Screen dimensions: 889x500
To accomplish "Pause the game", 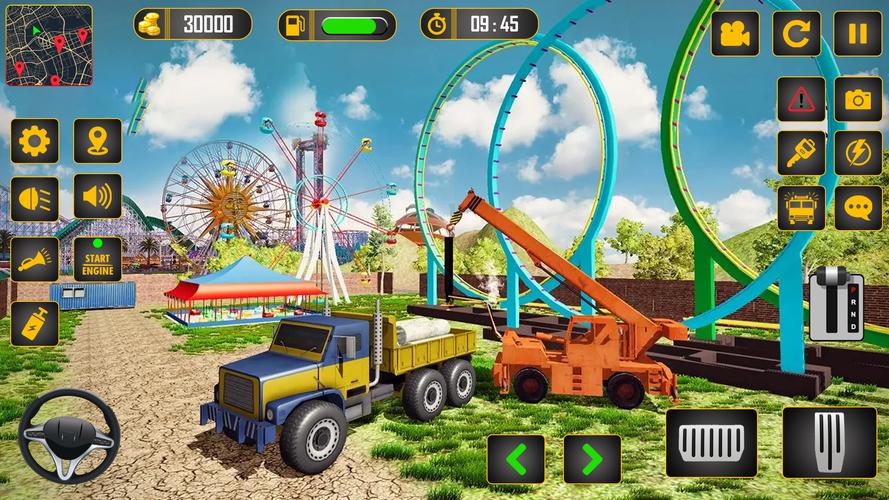I will 858,32.
